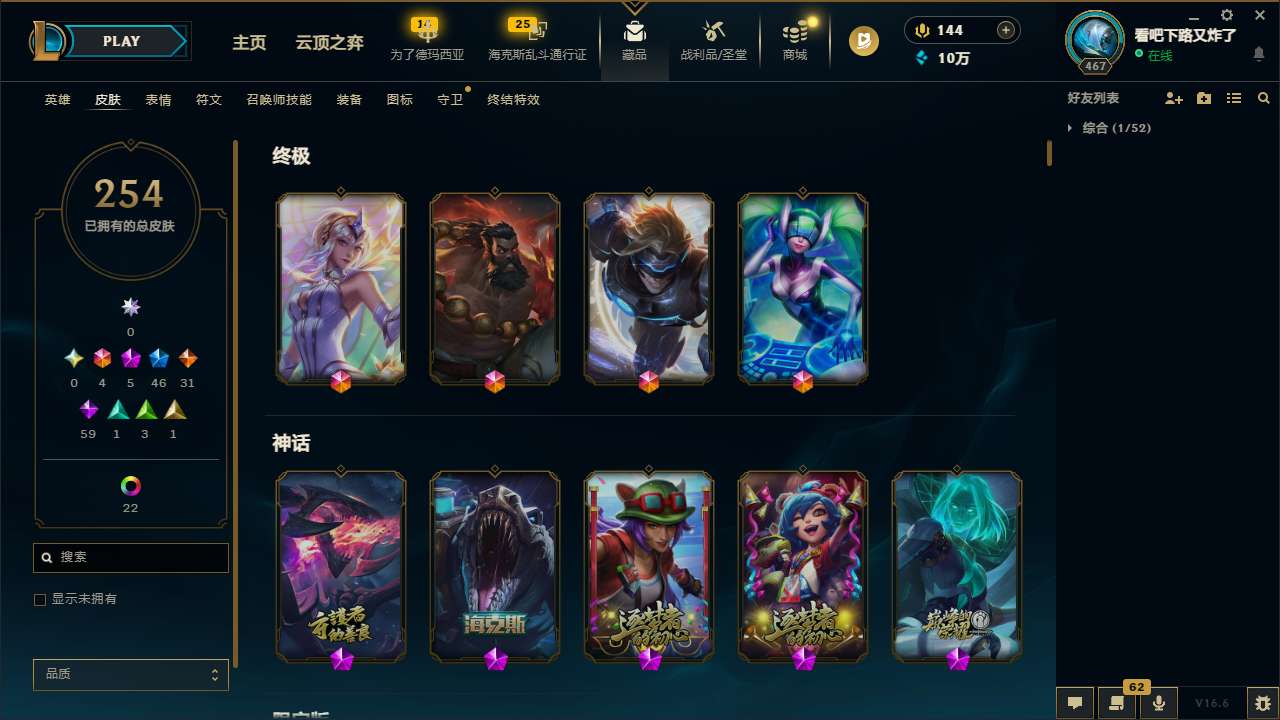This screenshot has height=720, width=1280.
Task: Toggle the friends list view icon
Action: pyautogui.click(x=1234, y=98)
